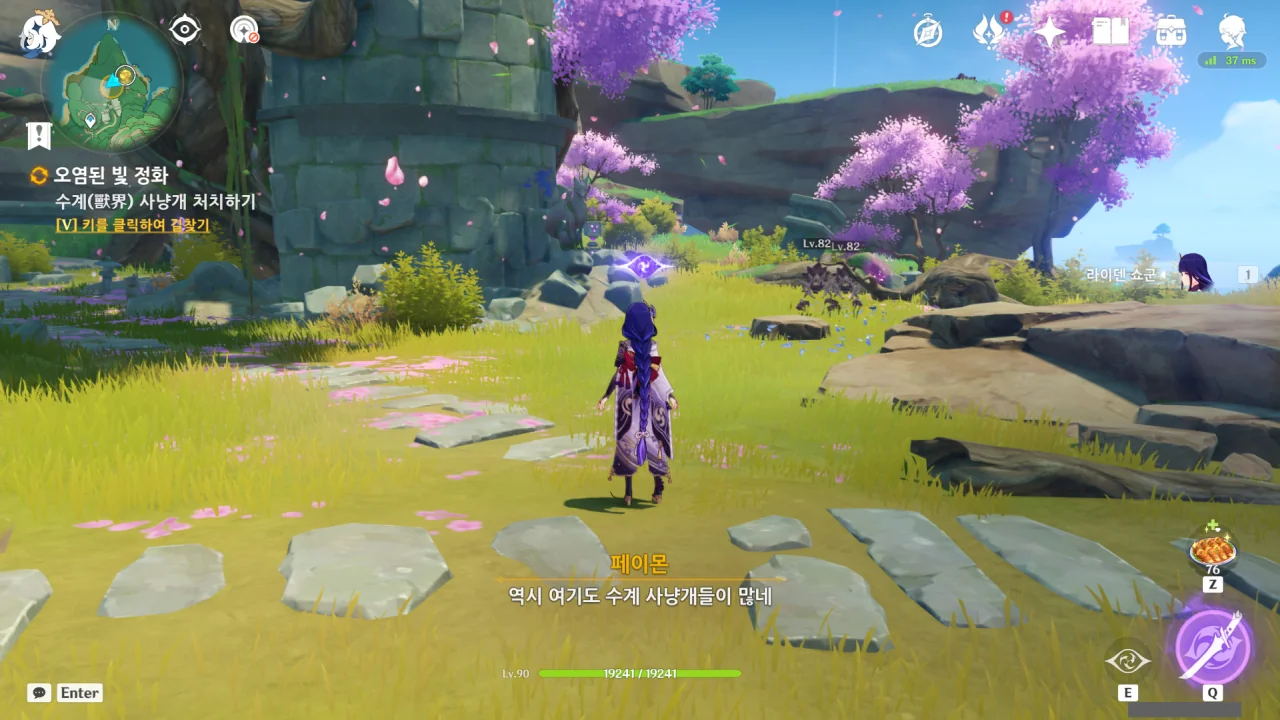1280x720 pixels.
Task: Open the wish star icon
Action: point(1049,32)
